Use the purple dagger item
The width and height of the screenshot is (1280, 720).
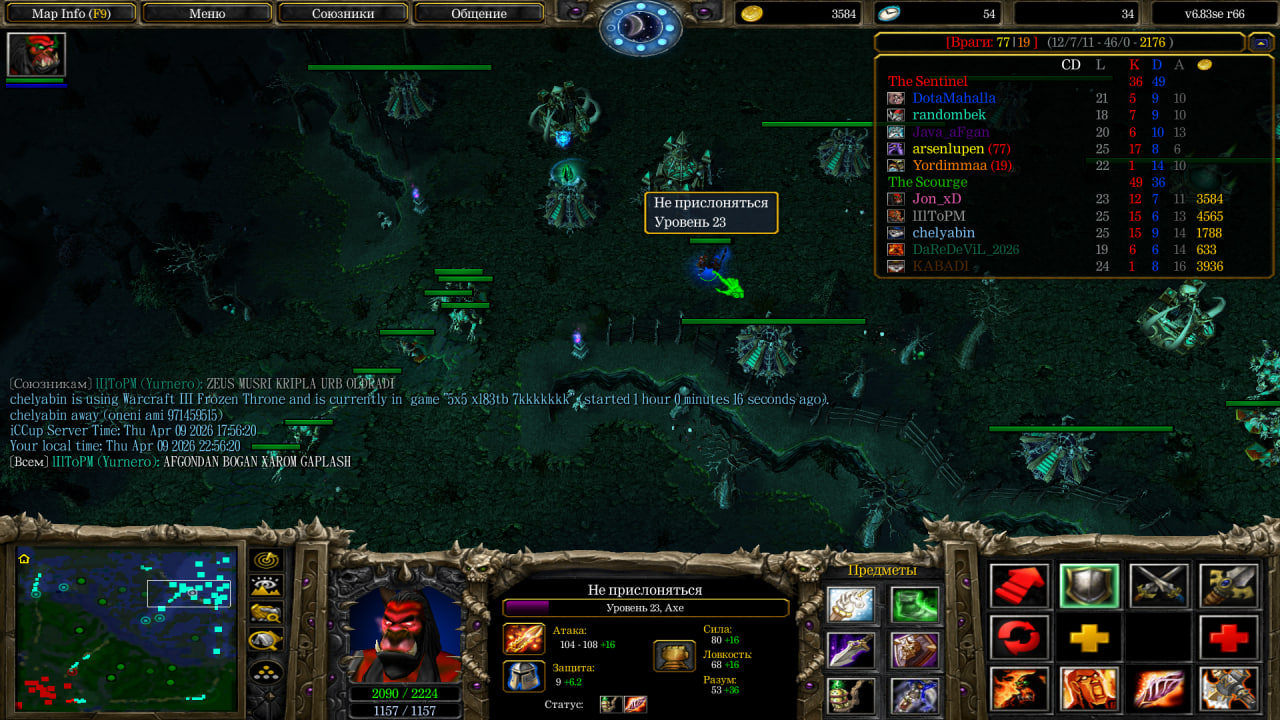851,650
